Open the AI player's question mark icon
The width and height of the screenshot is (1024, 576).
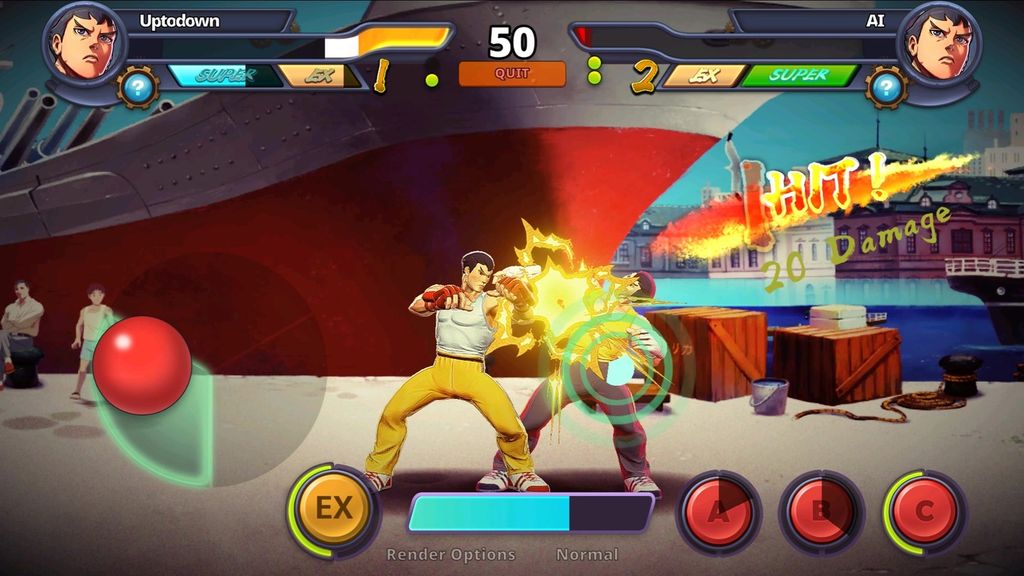tap(886, 88)
